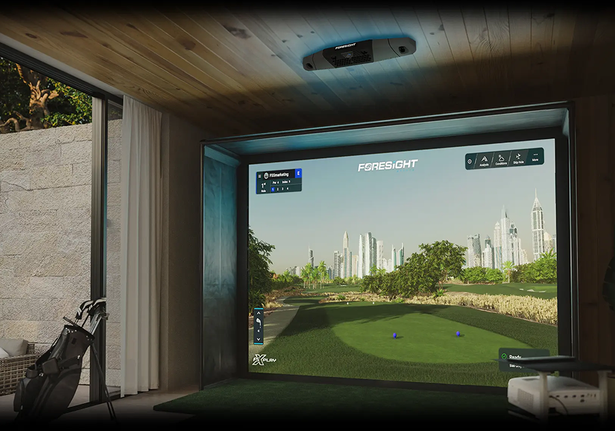Select the Skip hole option
Screen dimensions: 615x431
517,157
